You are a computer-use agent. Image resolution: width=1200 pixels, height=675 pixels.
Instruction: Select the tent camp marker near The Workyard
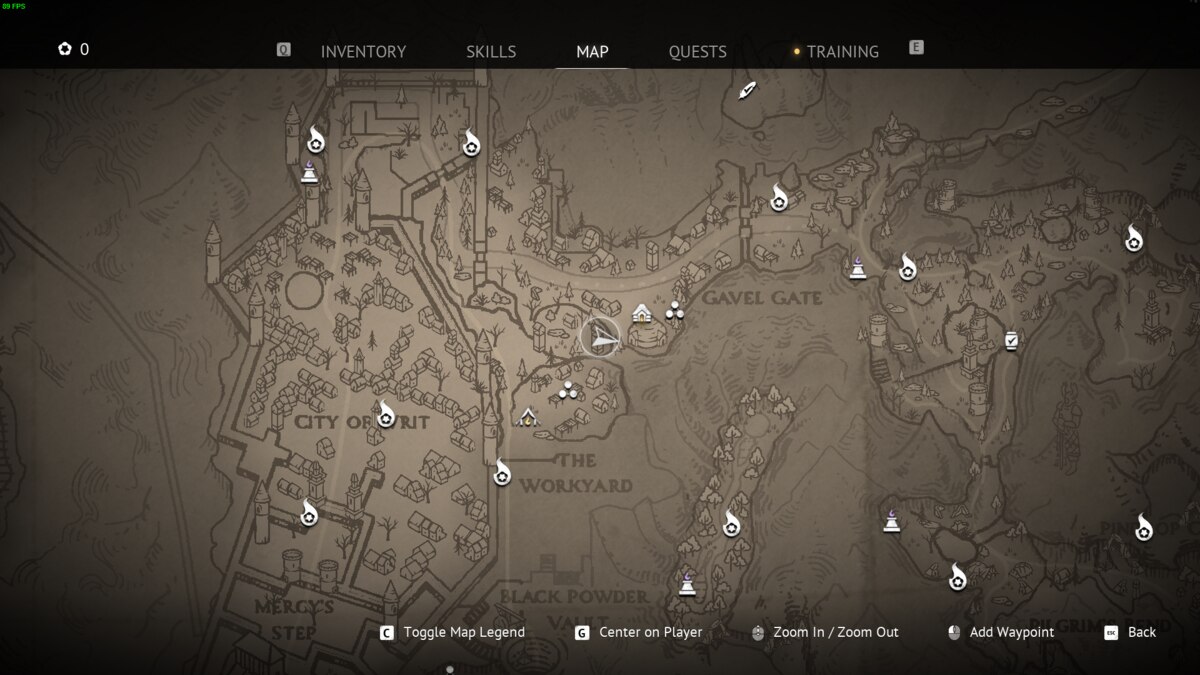tap(528, 417)
